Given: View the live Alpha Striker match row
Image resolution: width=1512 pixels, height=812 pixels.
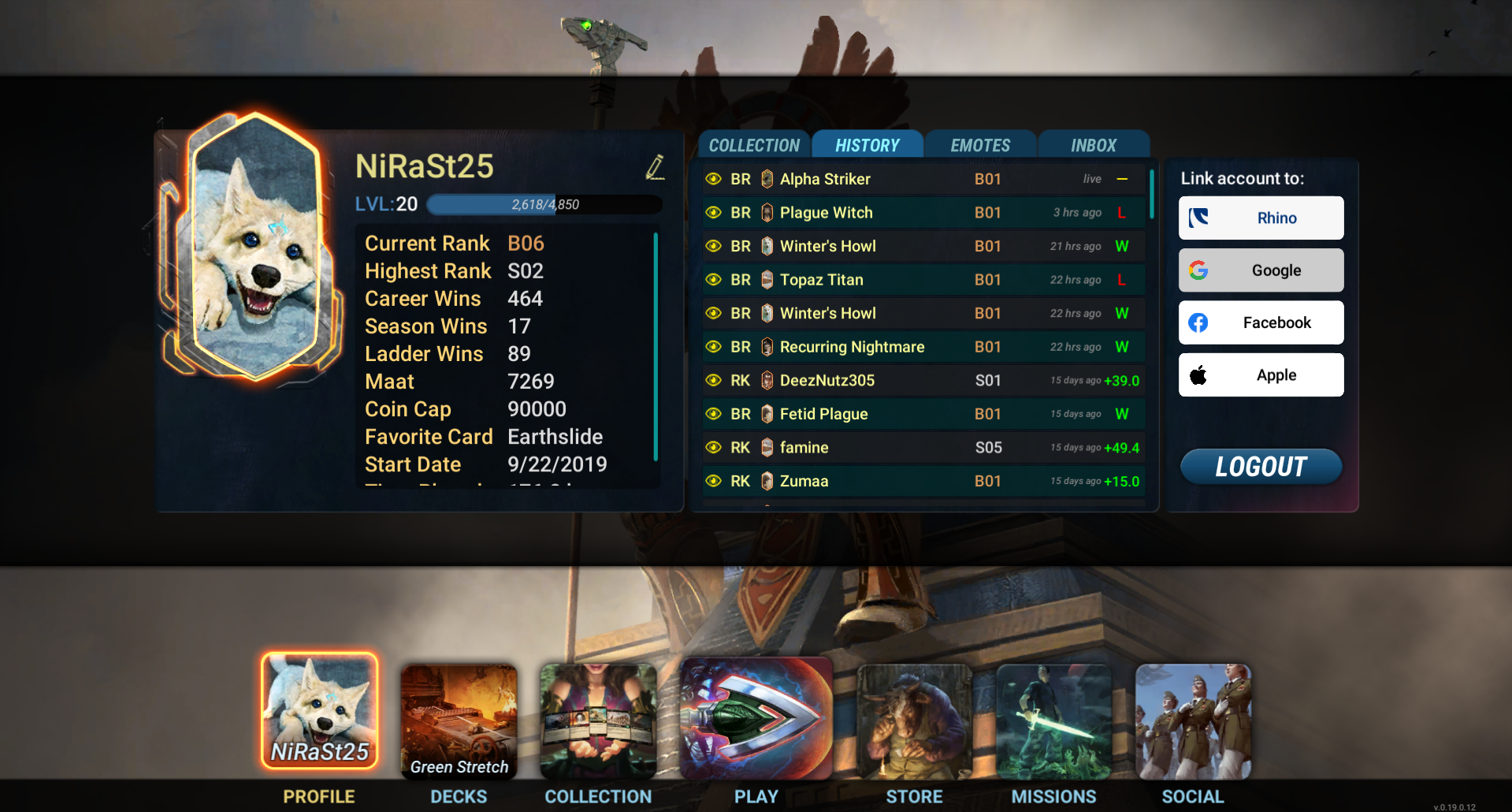Looking at the screenshot, I should coord(922,179).
